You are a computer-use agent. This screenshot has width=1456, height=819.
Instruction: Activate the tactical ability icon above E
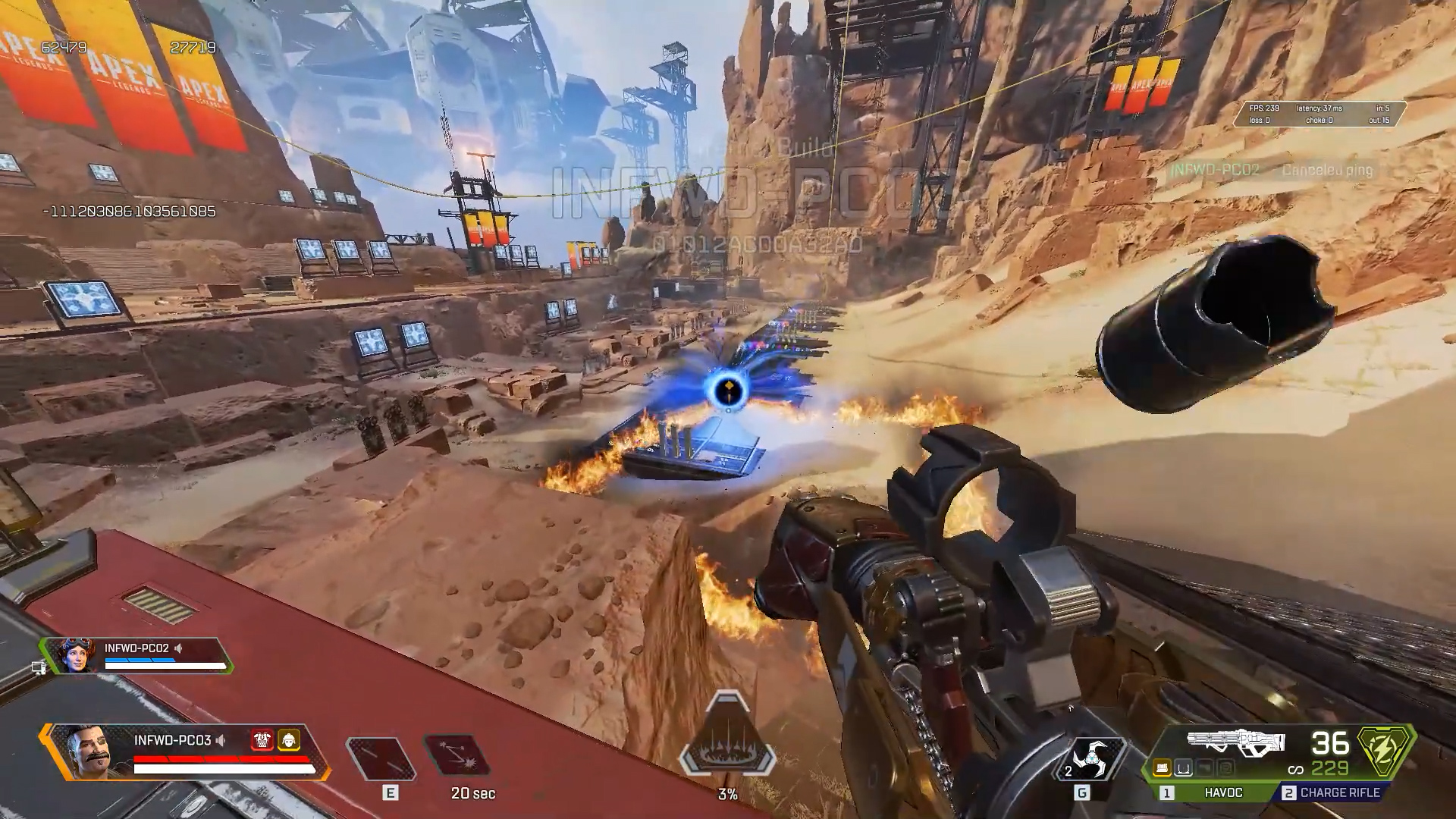(x=381, y=758)
